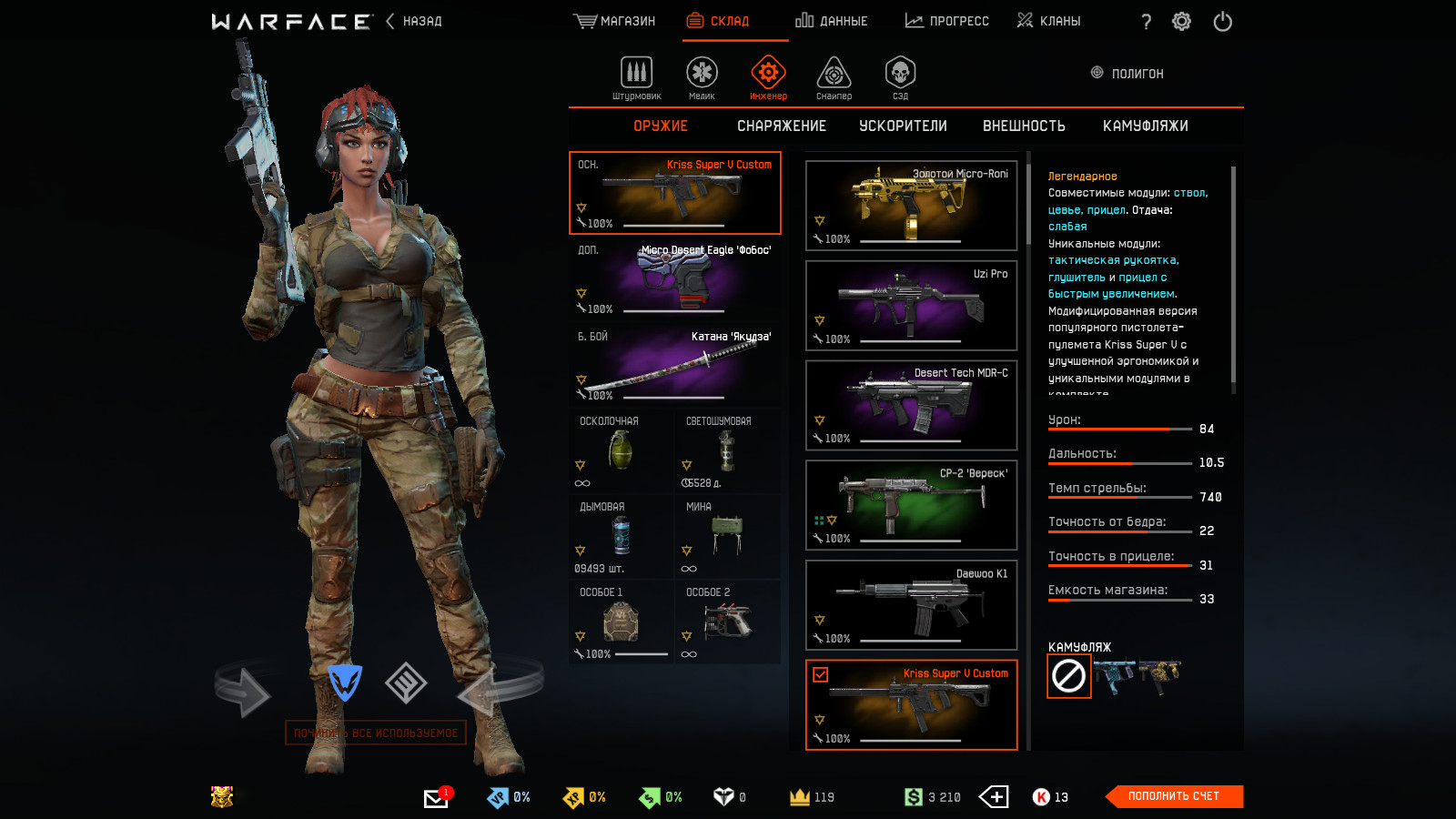Image resolution: width=1456 pixels, height=819 pixels.
Task: Open the settings gear icon
Action: tap(1181, 22)
